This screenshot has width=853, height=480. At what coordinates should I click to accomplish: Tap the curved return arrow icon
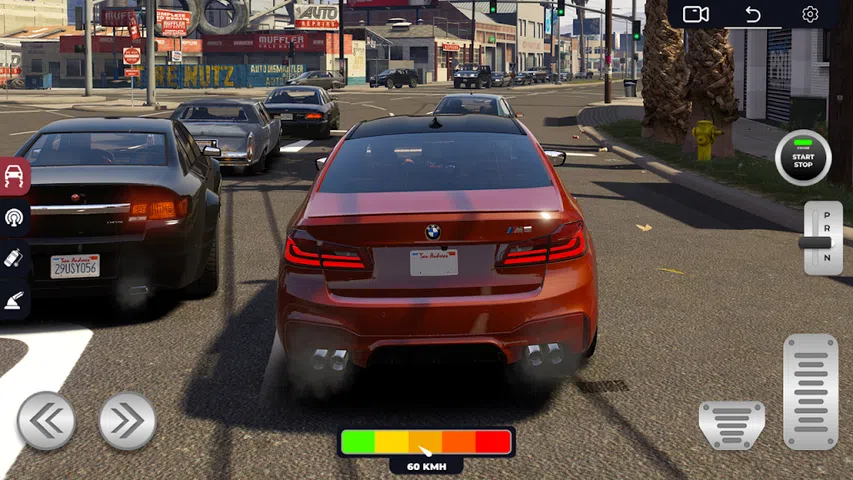753,14
